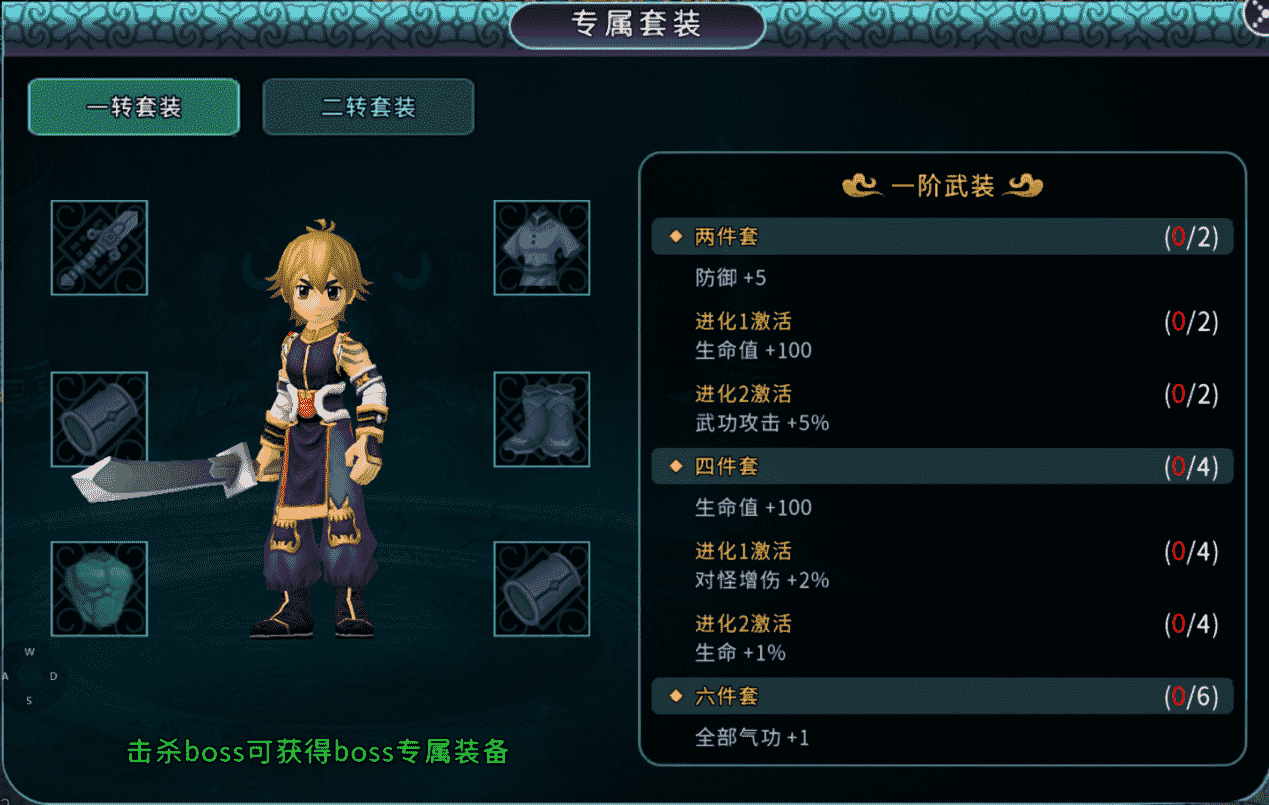Select the 两件套 set bonus row
Screen dimensions: 1269x805
coord(942,237)
